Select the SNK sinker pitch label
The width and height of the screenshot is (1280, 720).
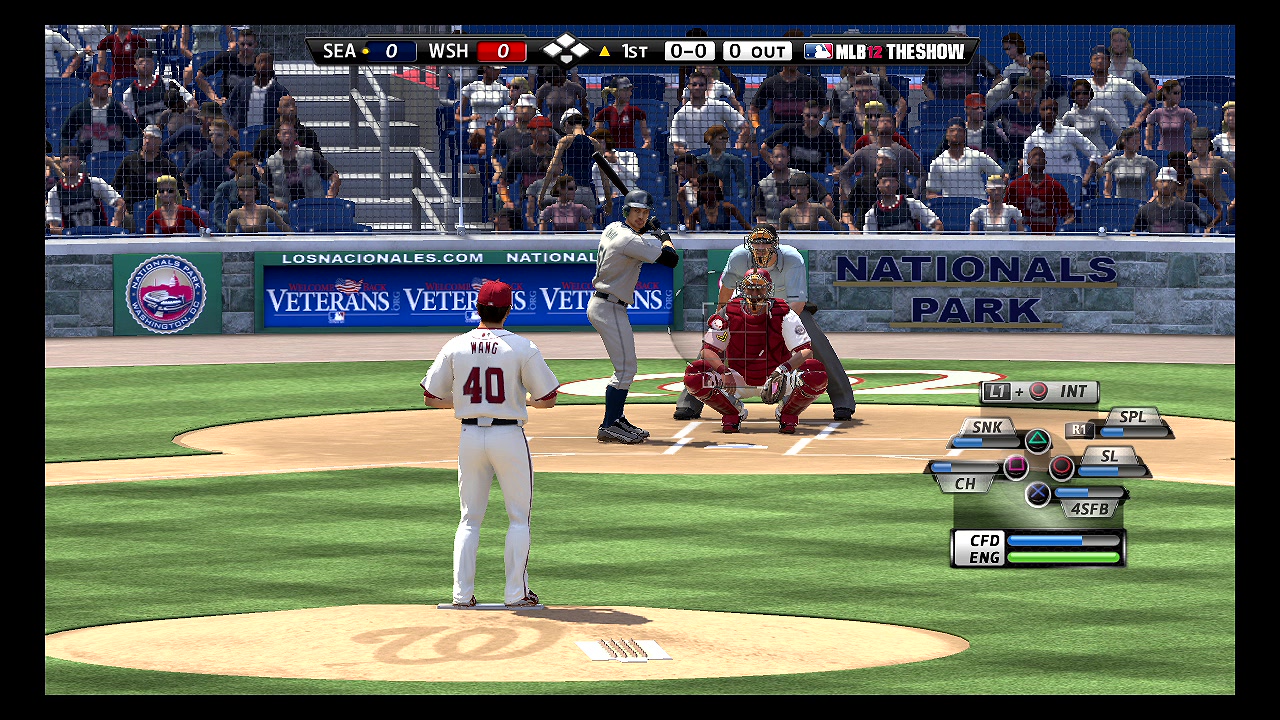[986, 427]
